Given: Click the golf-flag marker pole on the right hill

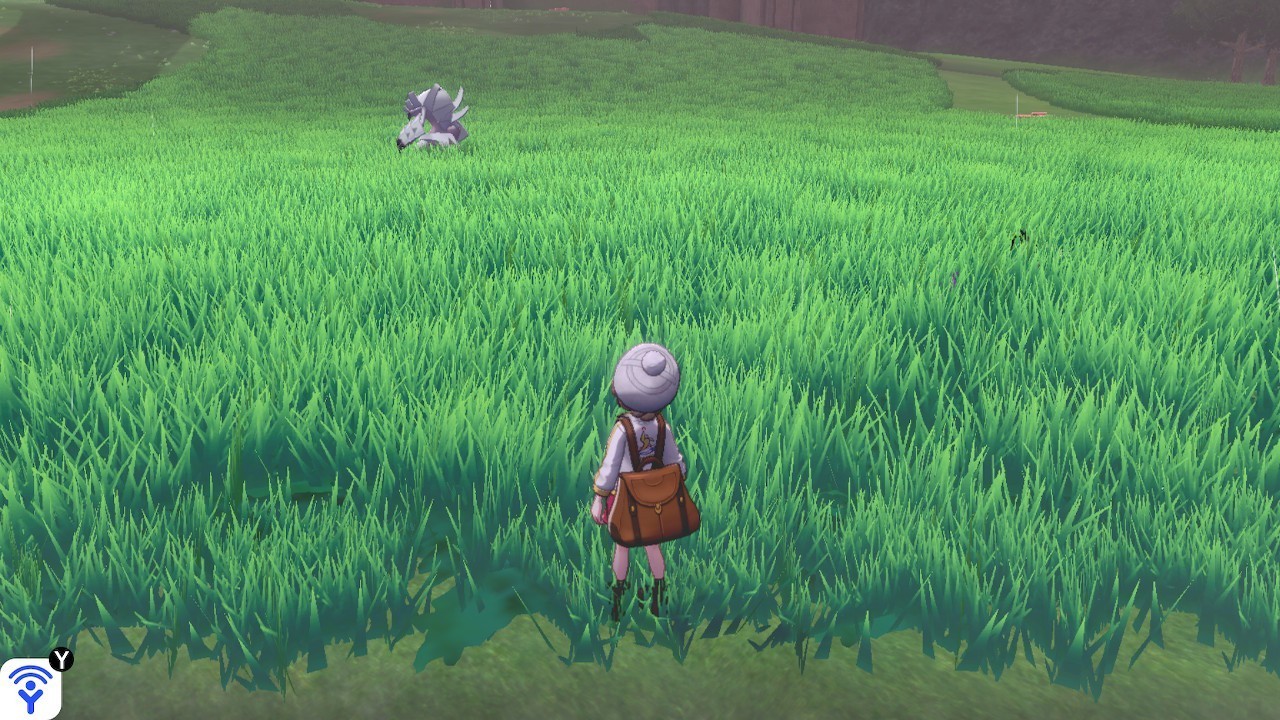Looking at the screenshot, I should [x=1018, y=110].
